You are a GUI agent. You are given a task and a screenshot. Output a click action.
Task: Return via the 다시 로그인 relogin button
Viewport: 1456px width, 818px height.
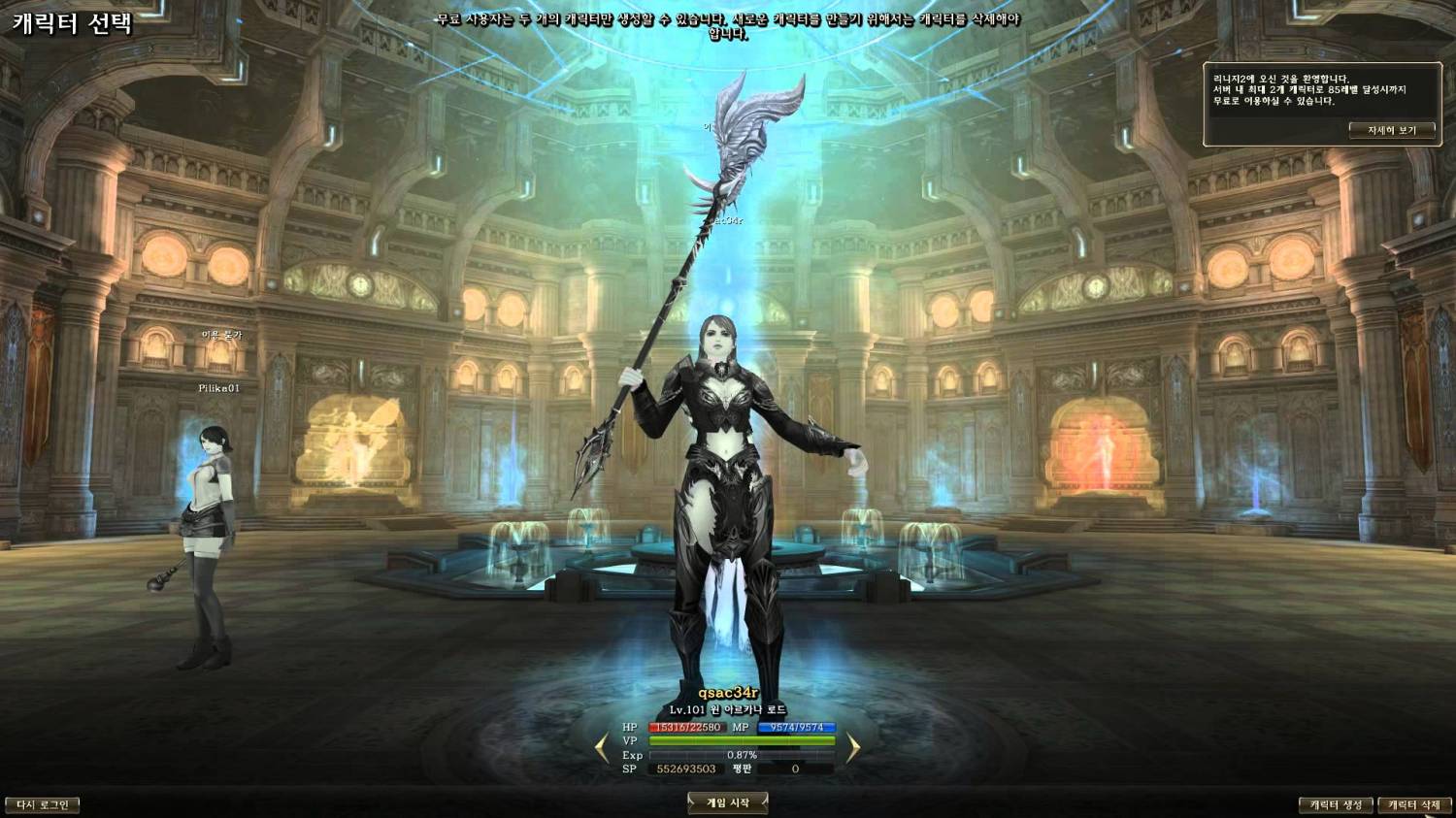43,804
